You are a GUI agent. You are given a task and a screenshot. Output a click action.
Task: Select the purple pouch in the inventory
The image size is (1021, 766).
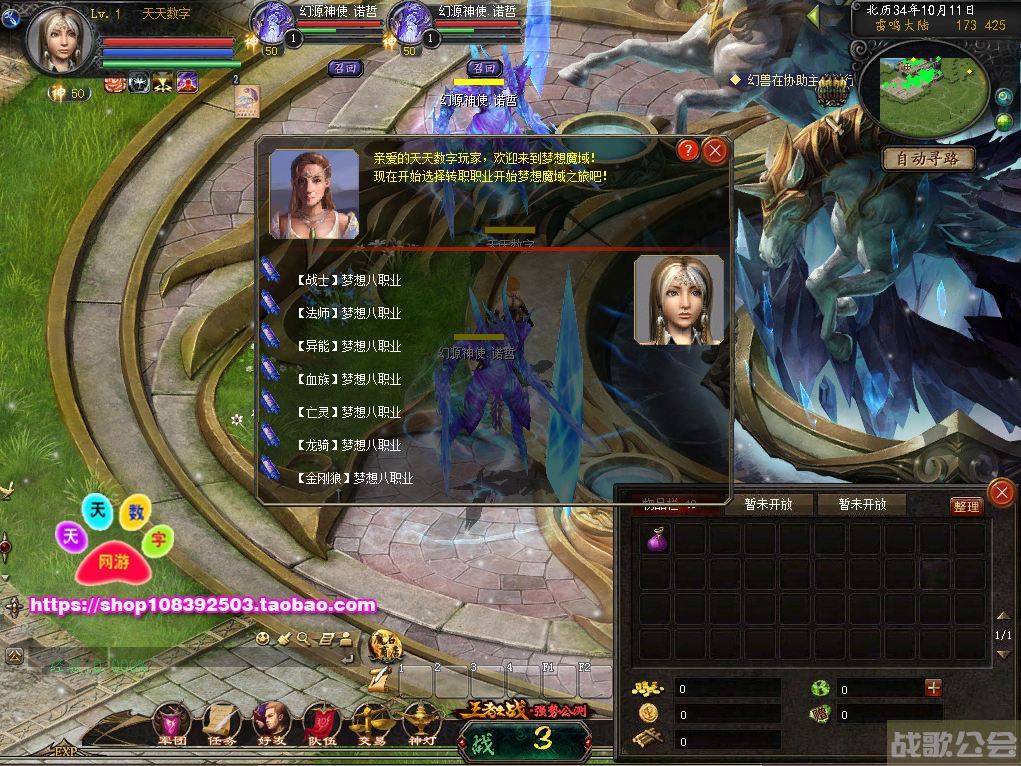(655, 541)
